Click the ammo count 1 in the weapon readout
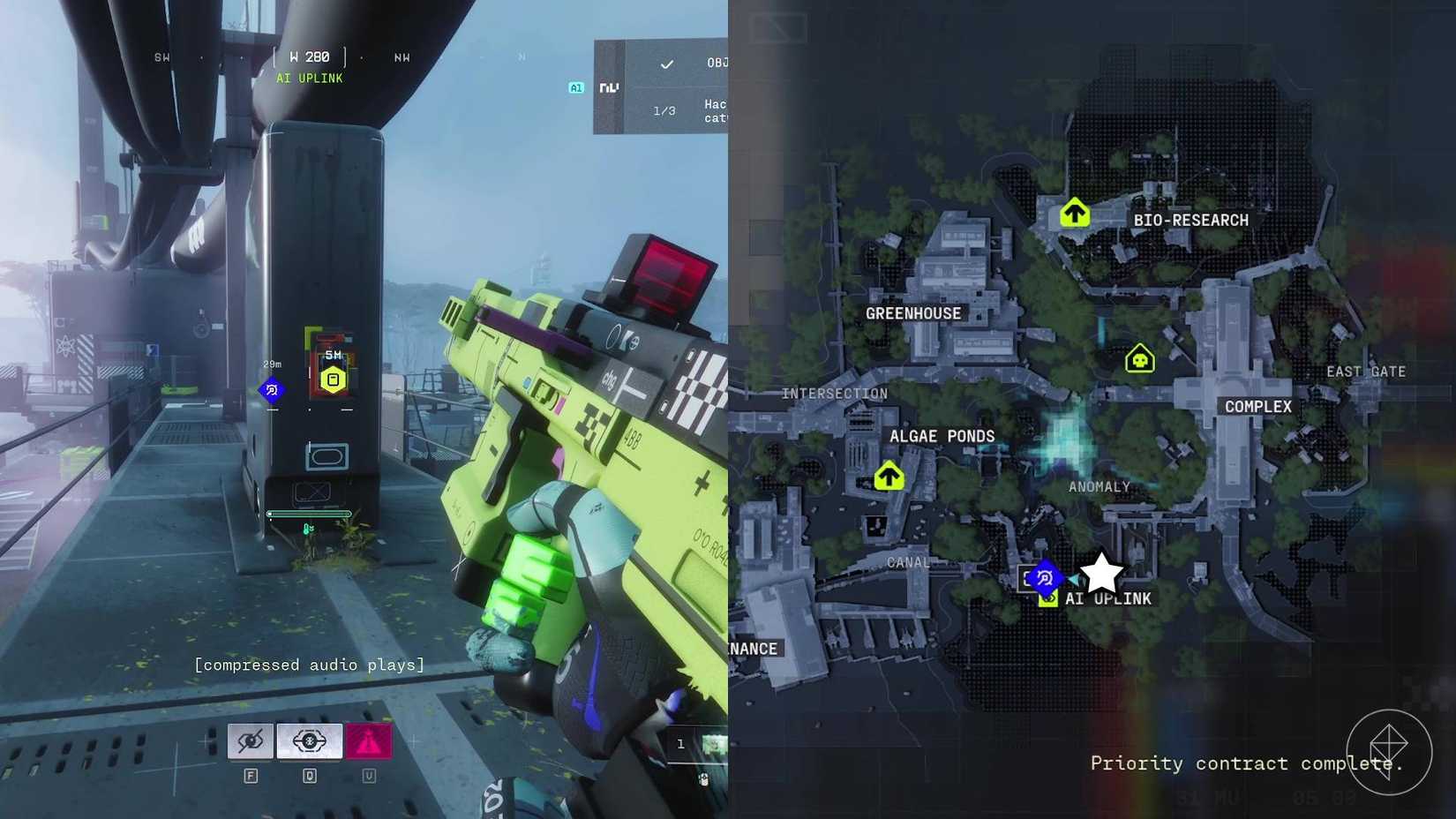 coord(680,744)
